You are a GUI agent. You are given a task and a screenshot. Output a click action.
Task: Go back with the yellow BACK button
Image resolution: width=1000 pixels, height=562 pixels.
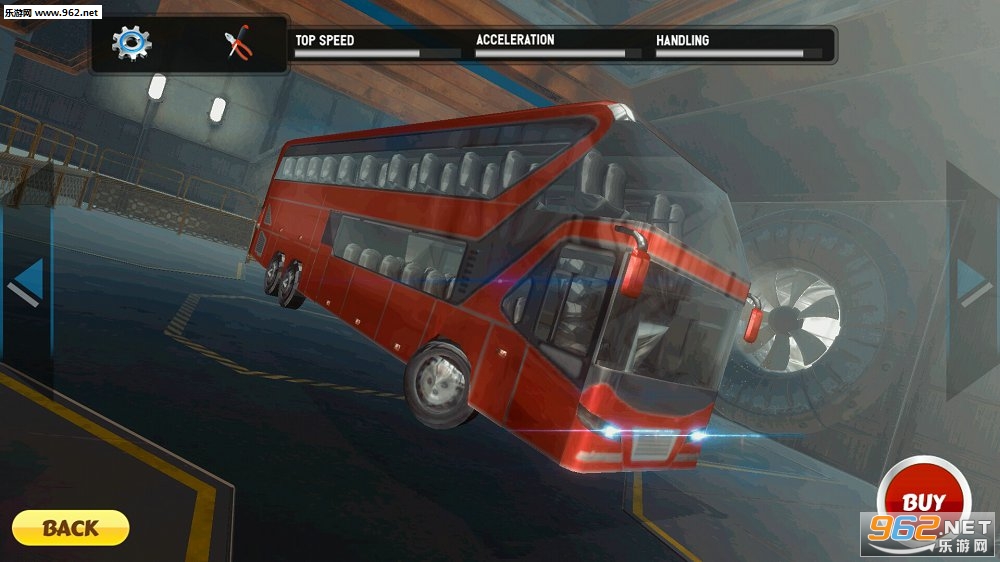(x=70, y=527)
